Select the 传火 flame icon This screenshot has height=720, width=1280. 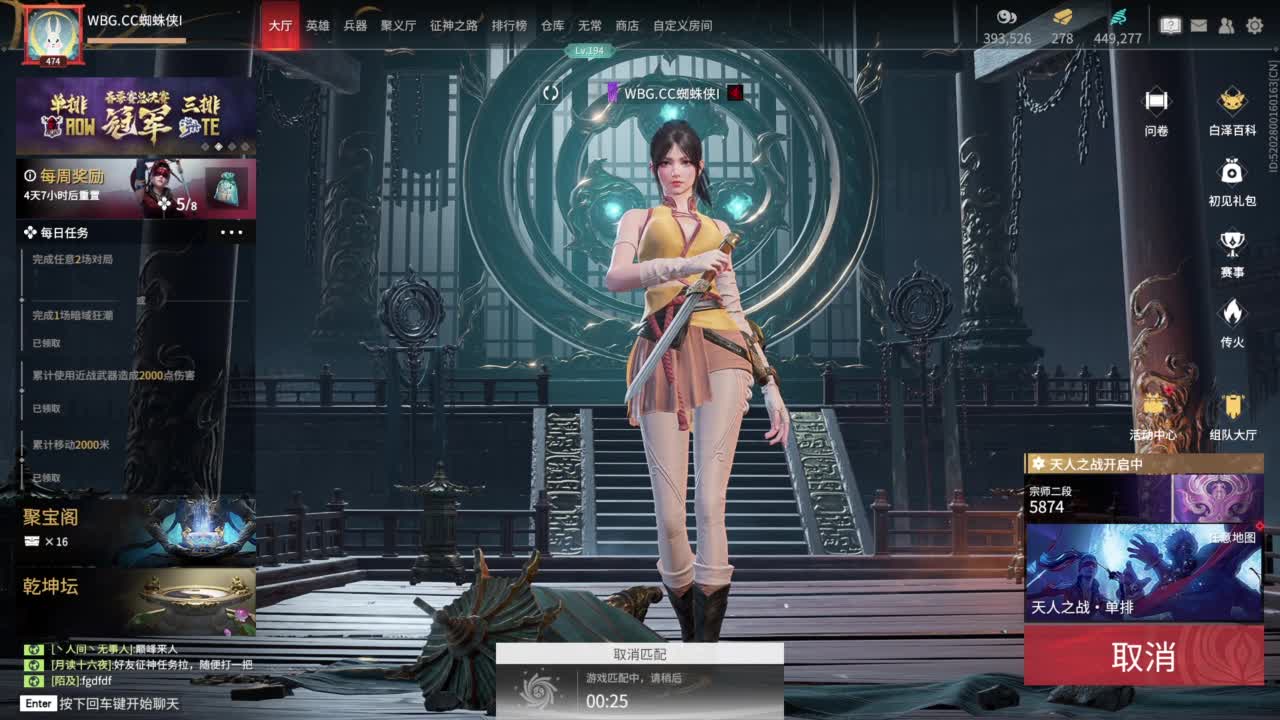1231,312
